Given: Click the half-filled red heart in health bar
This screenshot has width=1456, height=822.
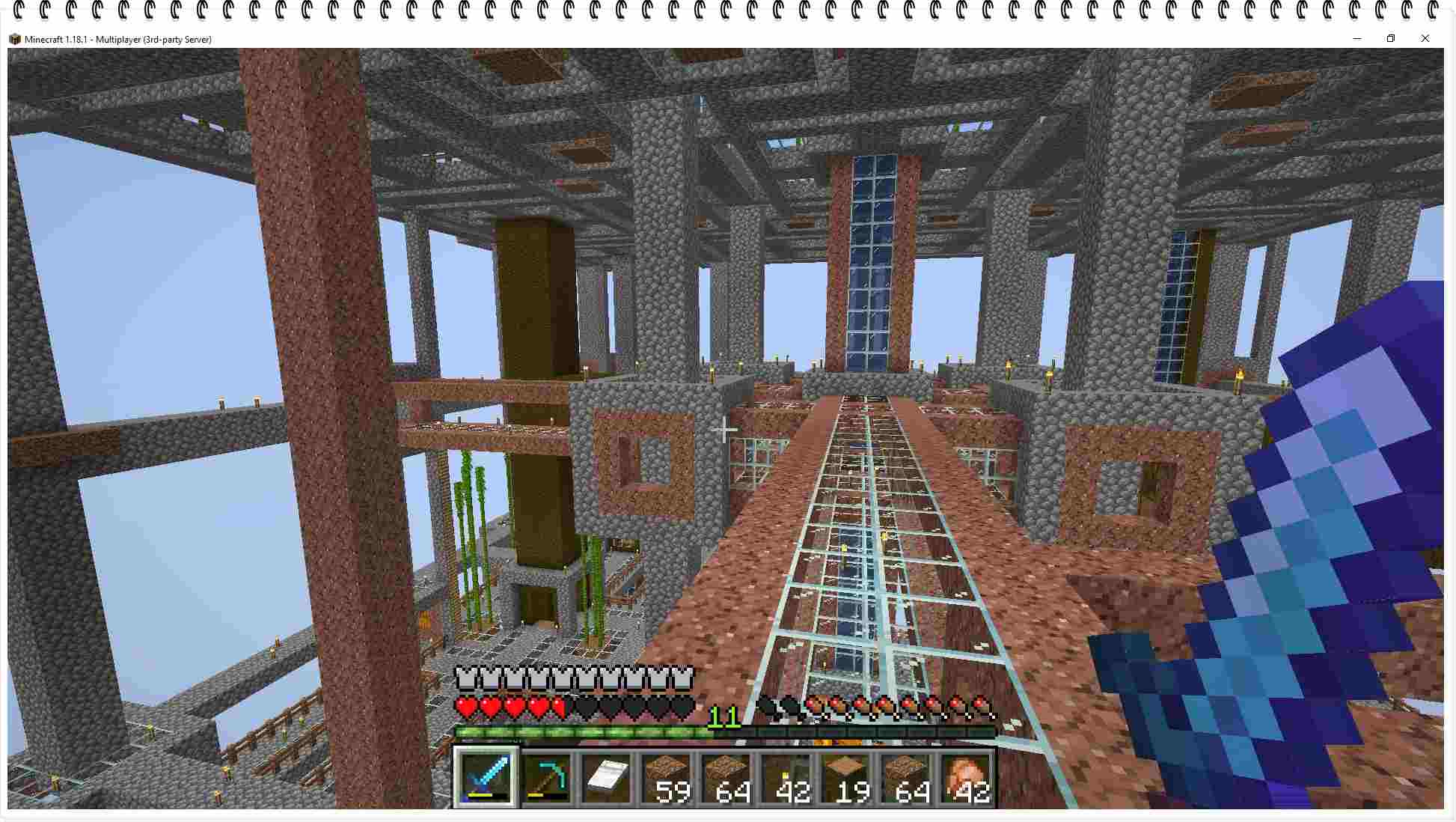Looking at the screenshot, I should click(559, 706).
